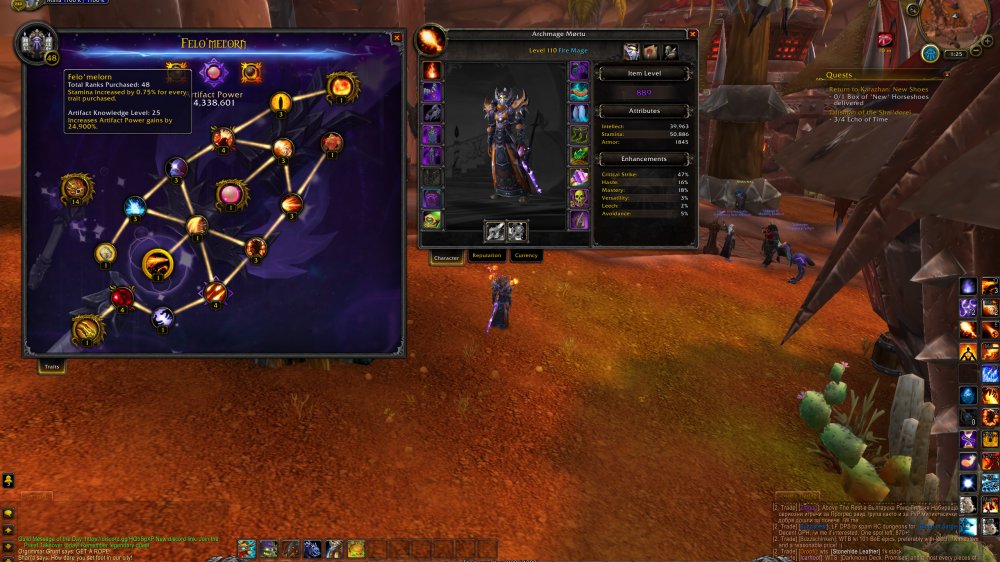This screenshot has height=562, width=1000.
Task: Choose the red orb trait with rank 4
Action: (x=122, y=297)
